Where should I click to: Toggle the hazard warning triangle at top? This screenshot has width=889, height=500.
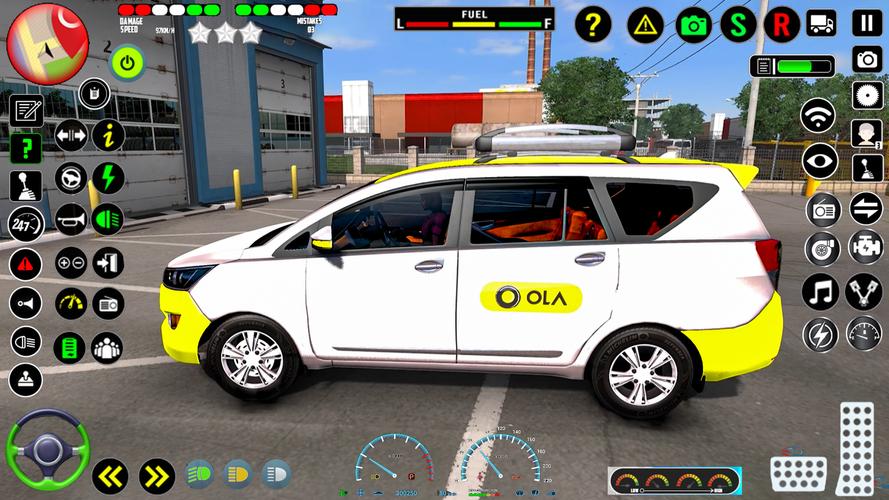click(x=645, y=23)
